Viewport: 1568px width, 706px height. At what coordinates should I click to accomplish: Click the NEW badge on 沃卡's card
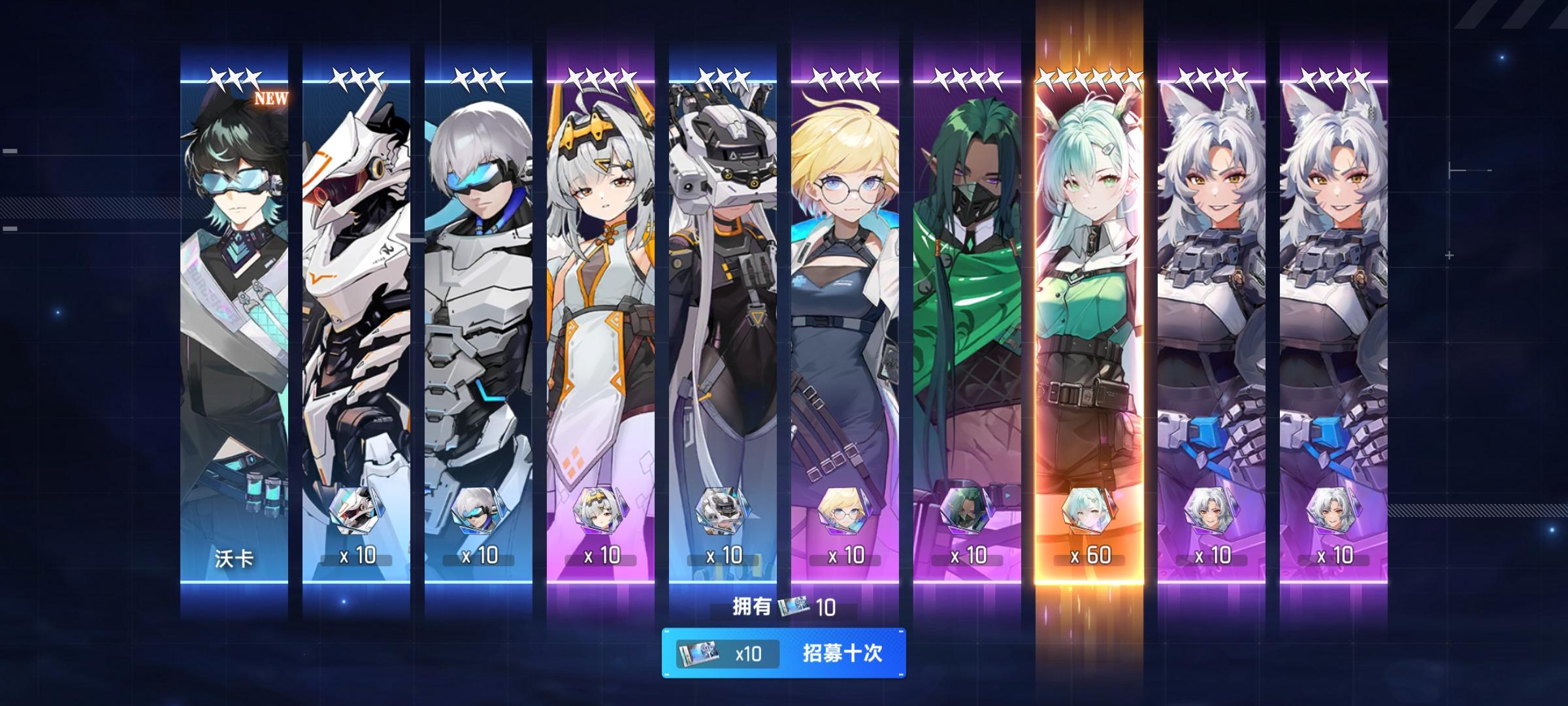pos(270,99)
